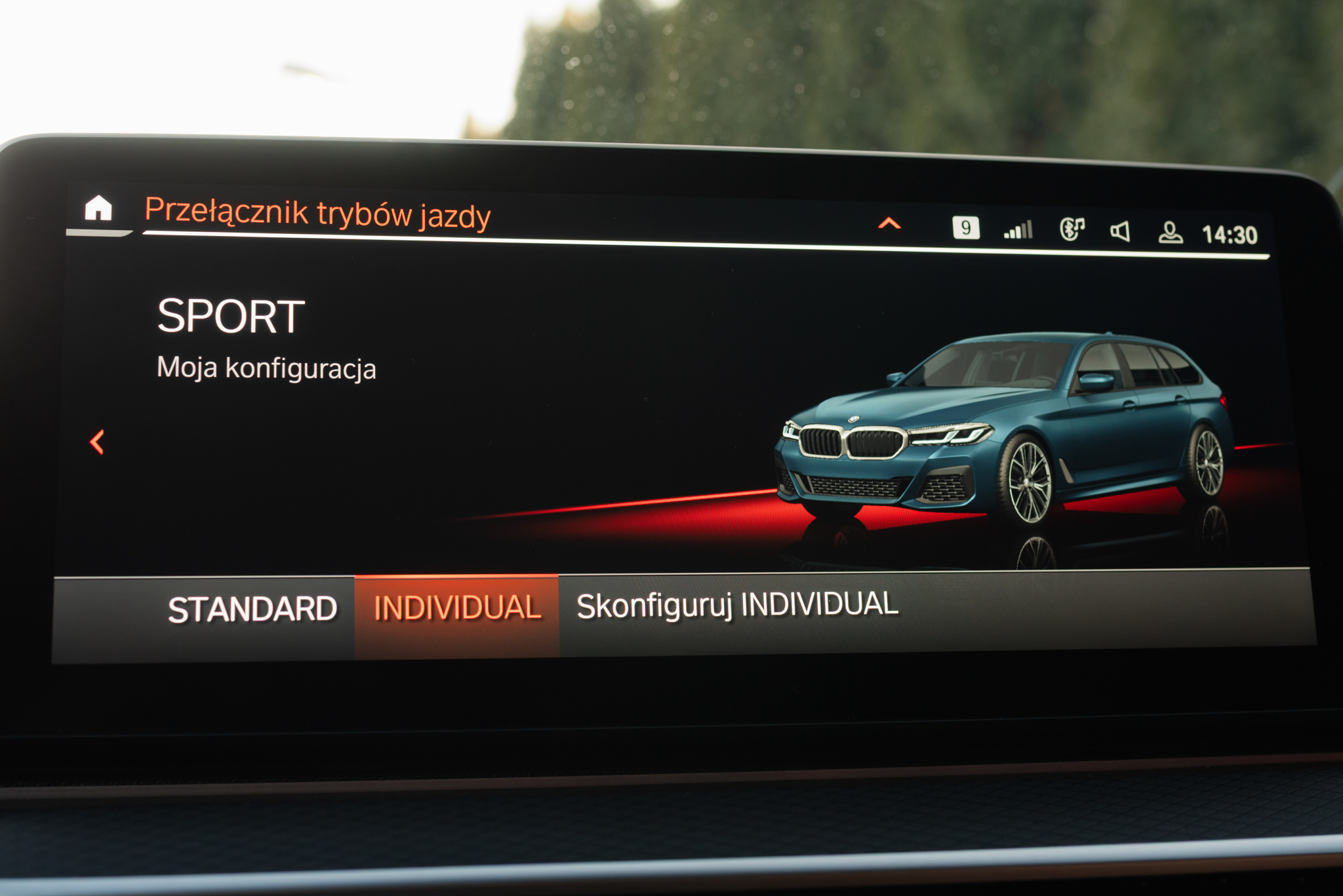Toggle the speaker sound icon
1343x896 pixels.
1120,231
